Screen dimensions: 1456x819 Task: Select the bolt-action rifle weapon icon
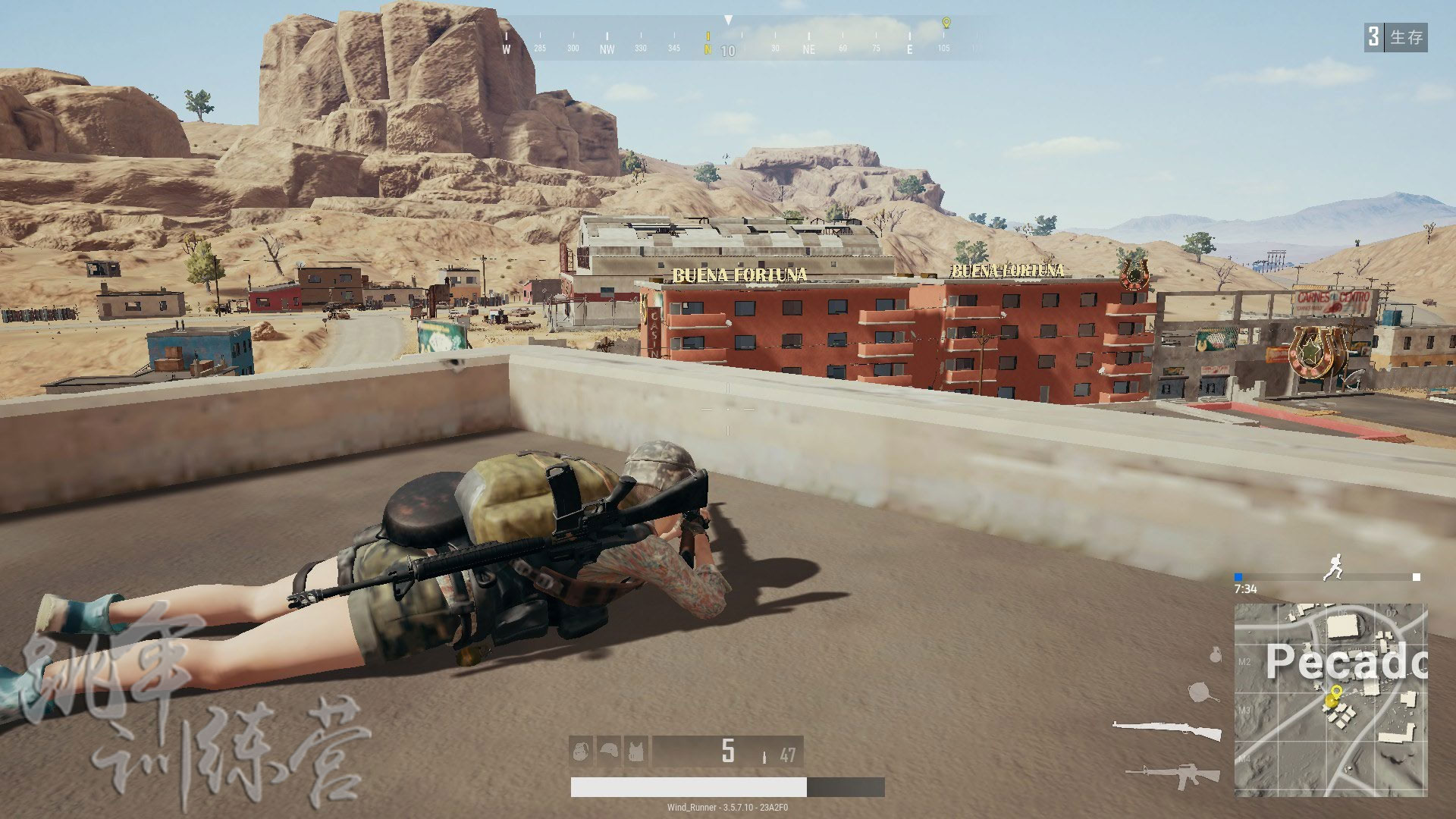pyautogui.click(x=1167, y=730)
